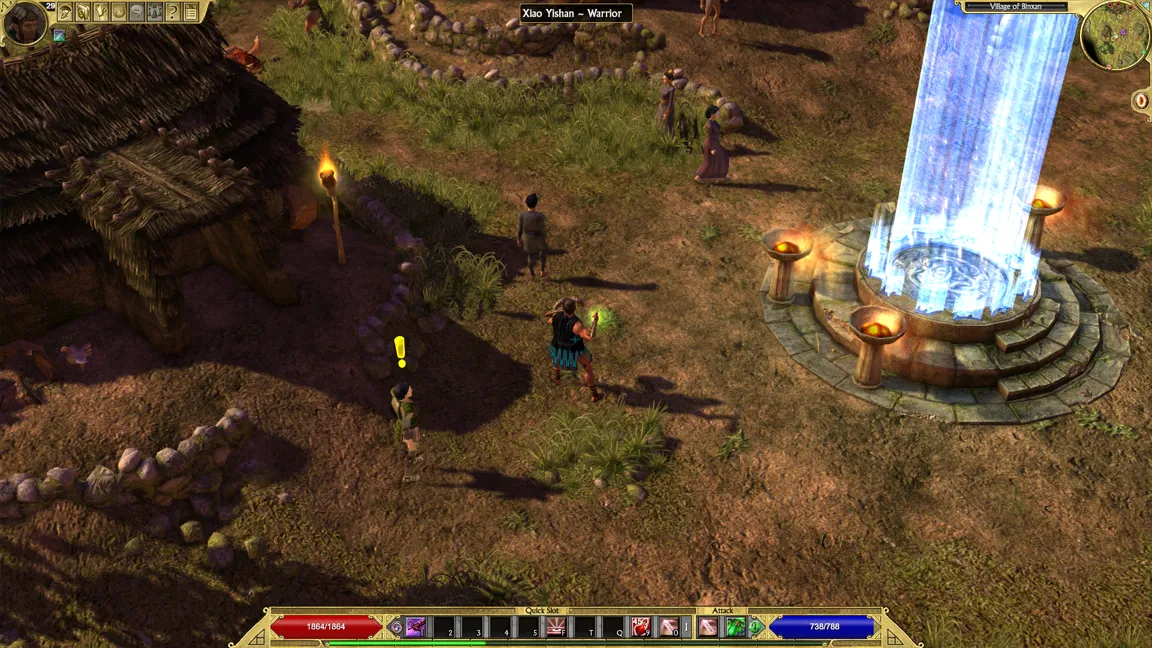Image resolution: width=1152 pixels, height=648 pixels.
Task: Select the green secondary attack skill
Action: pos(735,627)
